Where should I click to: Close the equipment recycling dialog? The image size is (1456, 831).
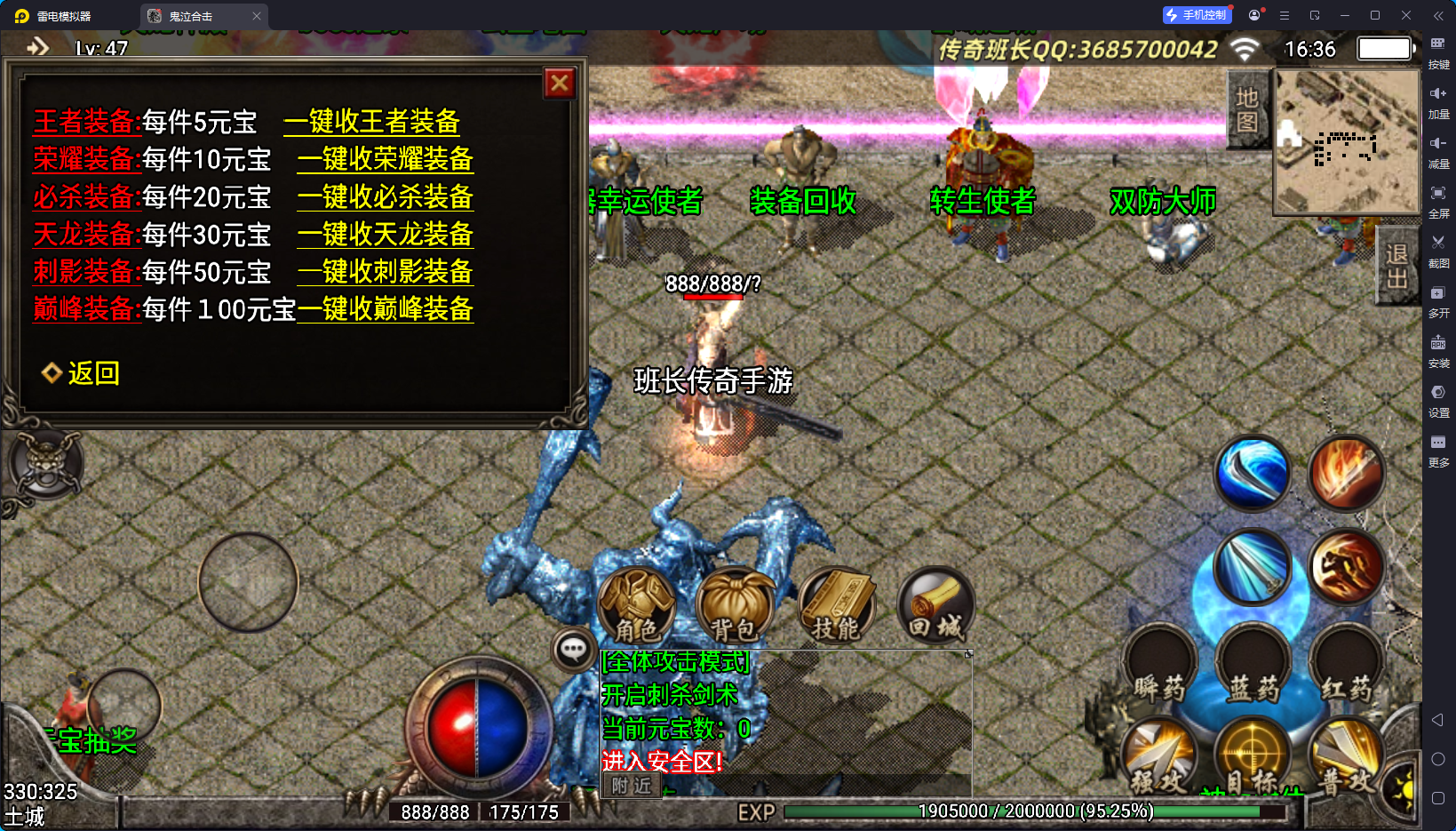tap(560, 84)
